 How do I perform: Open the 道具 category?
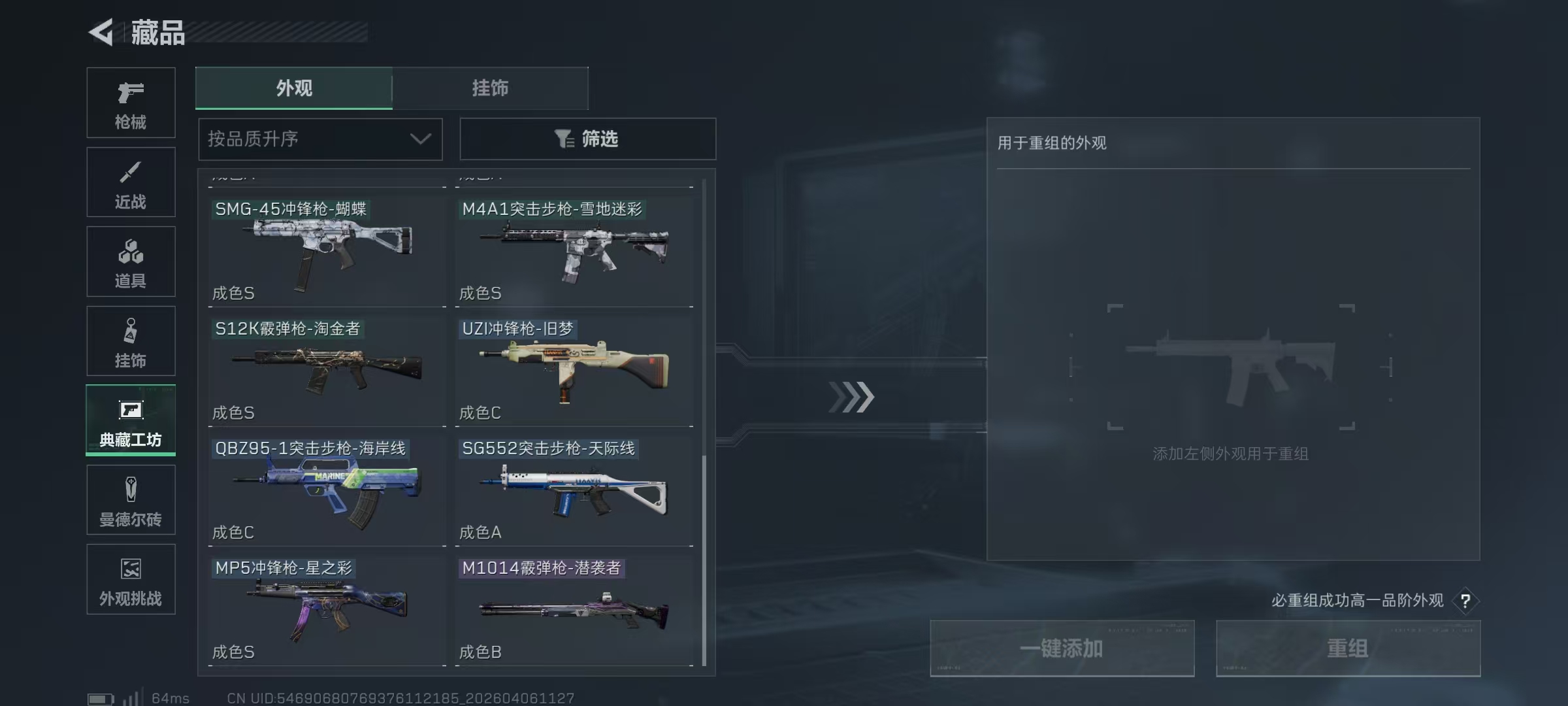pos(131,261)
